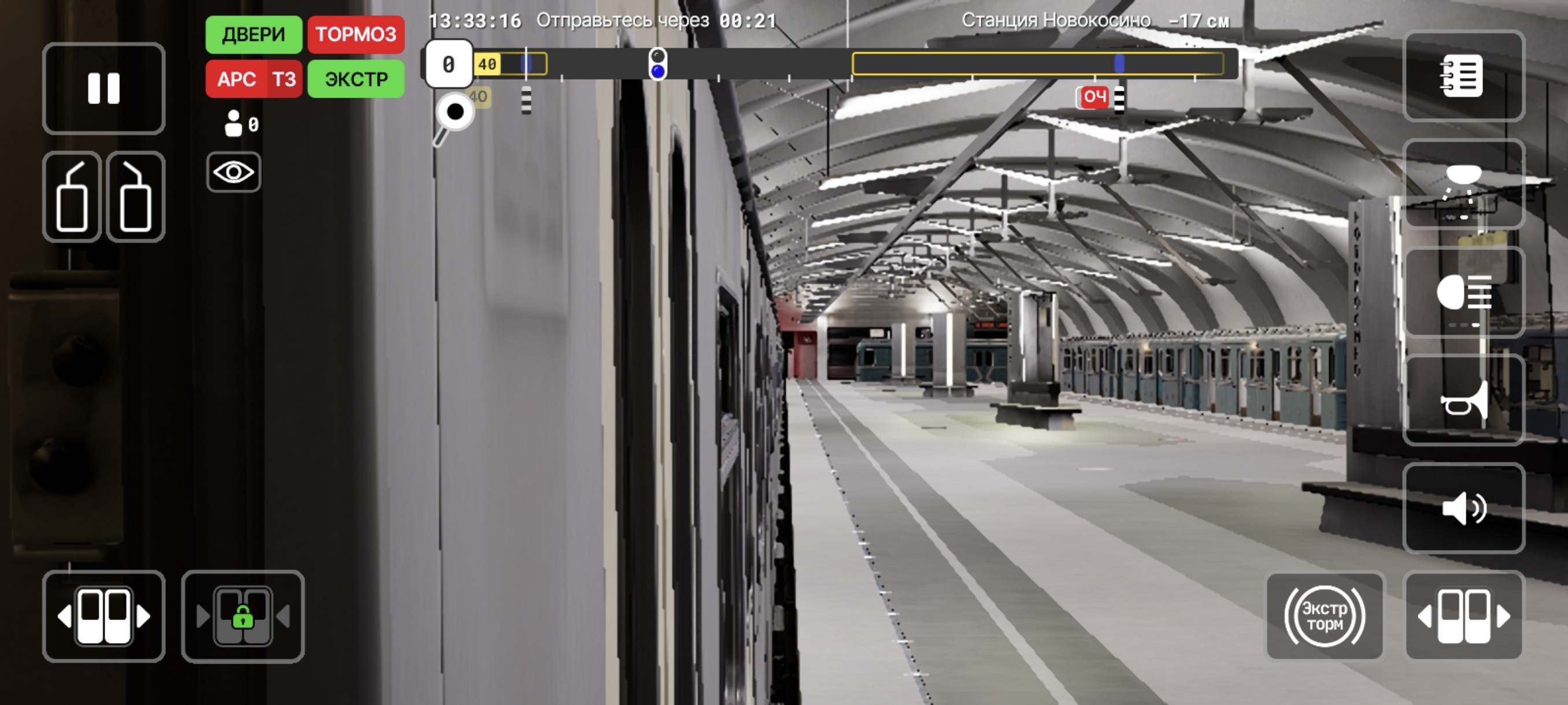Open the notebook list menu
Image resolution: width=1568 pixels, height=705 pixels.
tap(1463, 76)
